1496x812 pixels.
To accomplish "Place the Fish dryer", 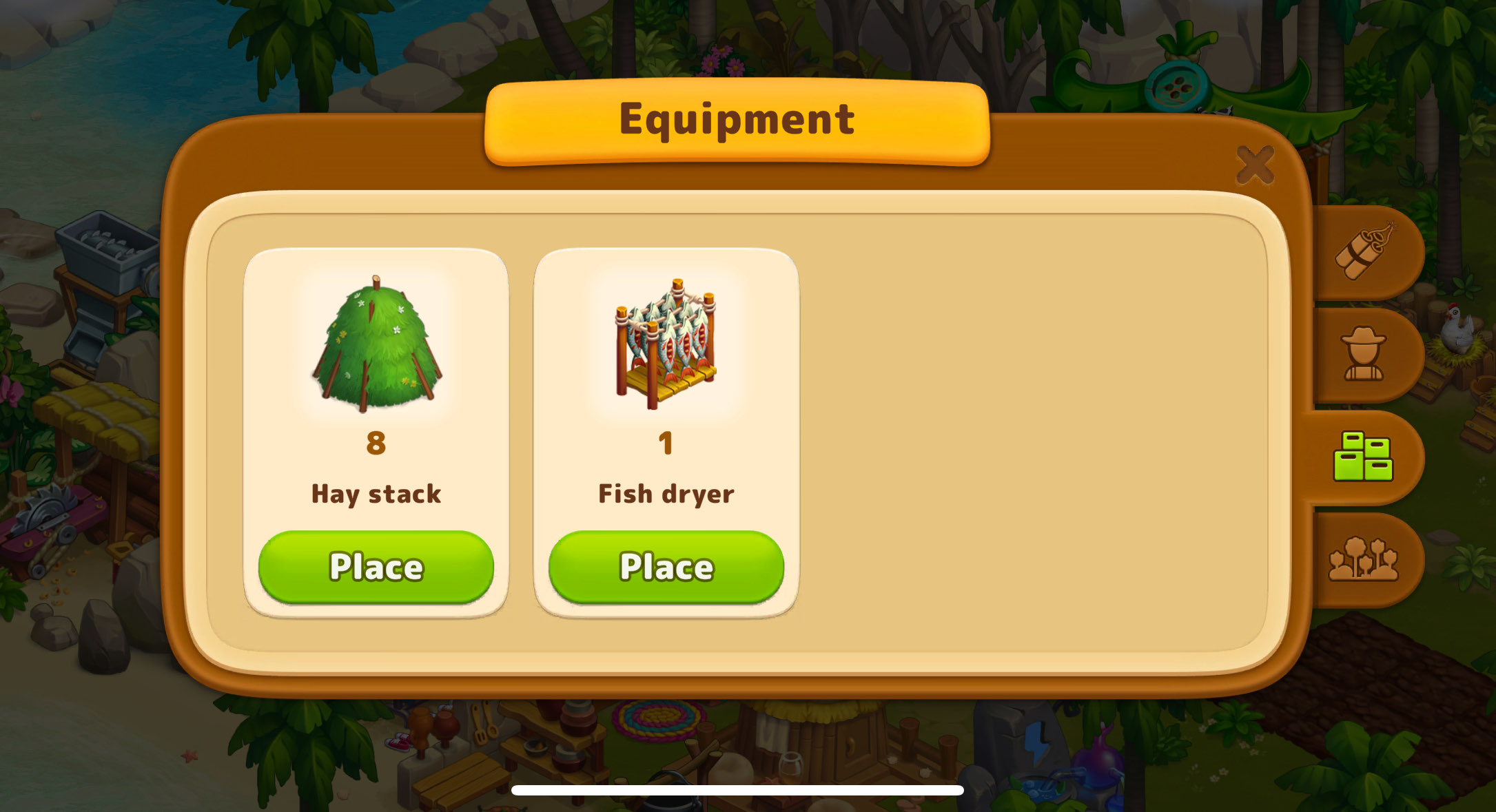I will point(666,566).
